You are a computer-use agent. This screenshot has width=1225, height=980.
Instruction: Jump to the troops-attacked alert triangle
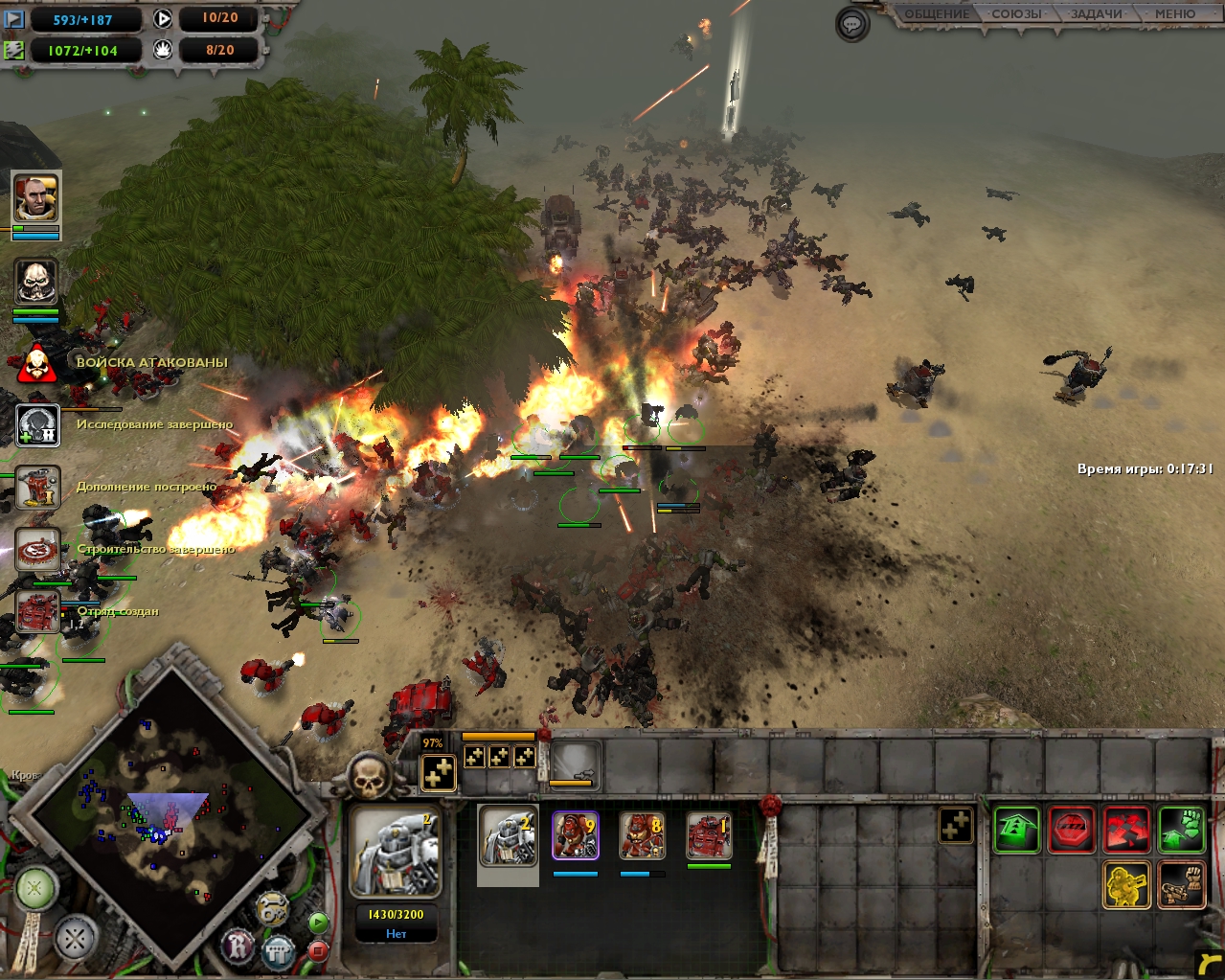(37, 363)
